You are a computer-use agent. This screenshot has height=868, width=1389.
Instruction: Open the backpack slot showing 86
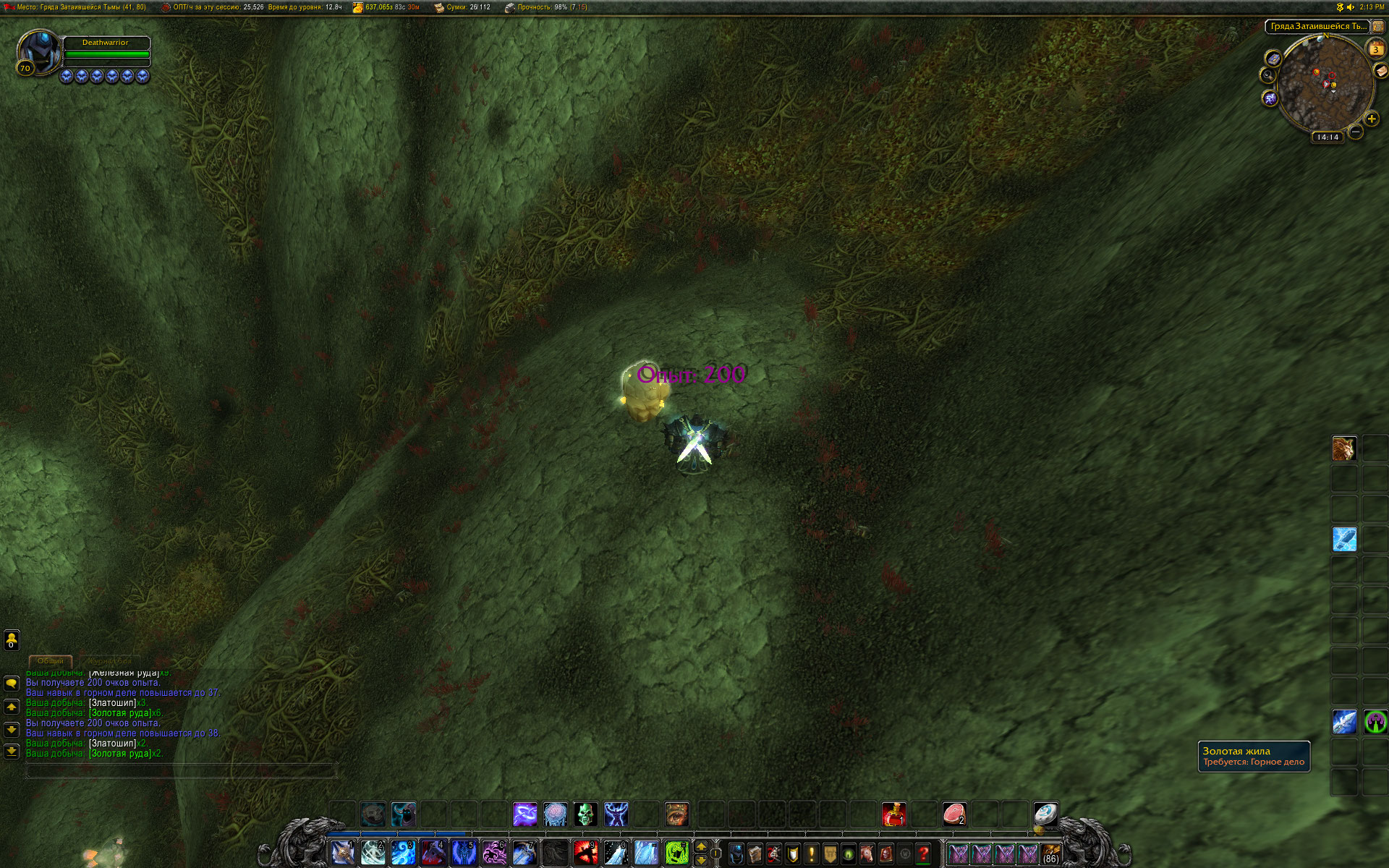click(x=1051, y=854)
